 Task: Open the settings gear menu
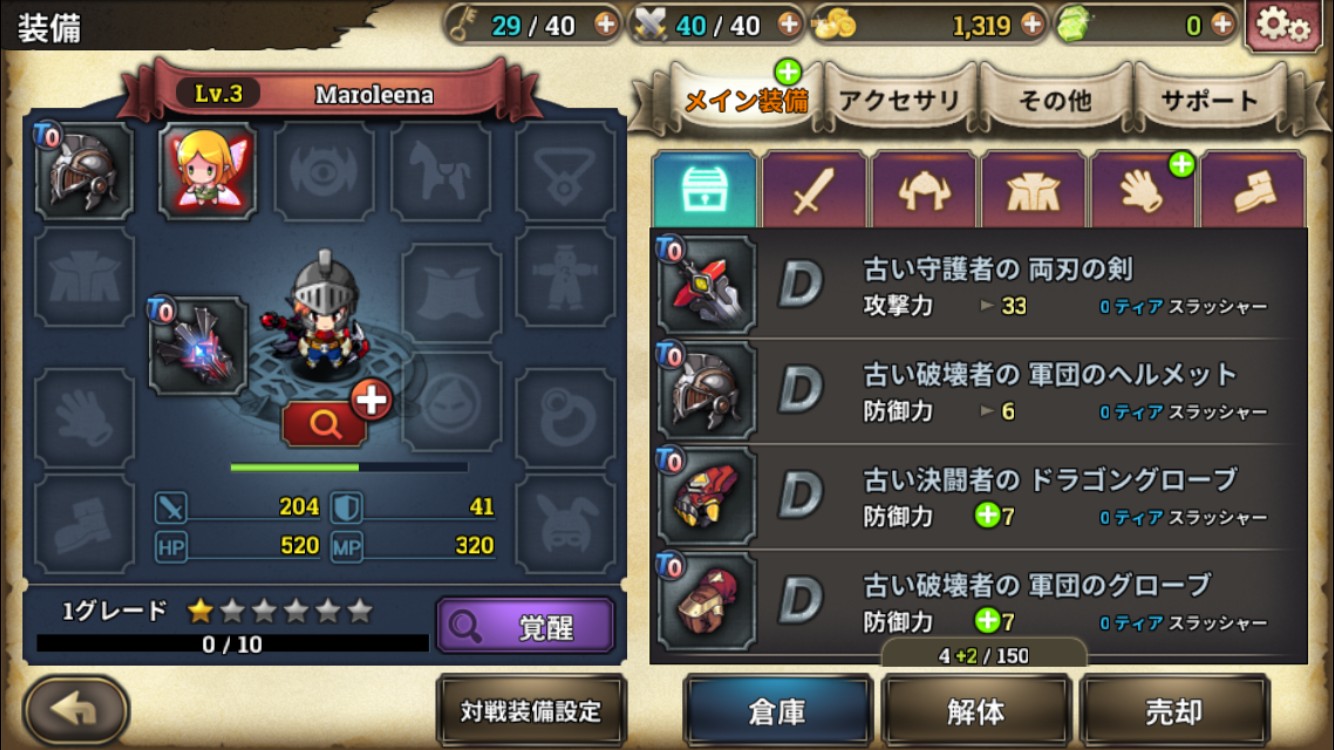pyautogui.click(x=1283, y=25)
